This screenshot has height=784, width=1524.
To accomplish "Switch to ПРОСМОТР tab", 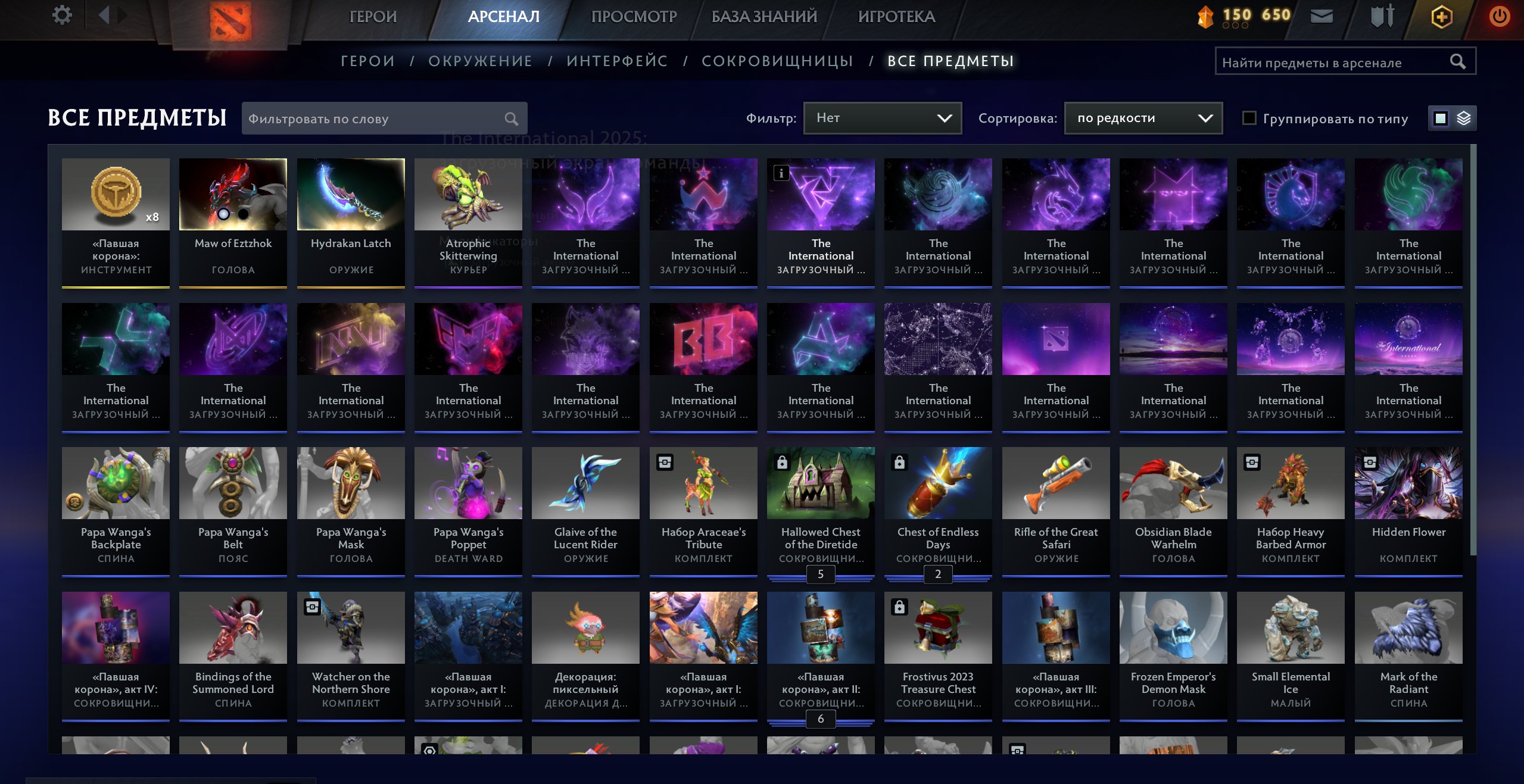I will (634, 16).
